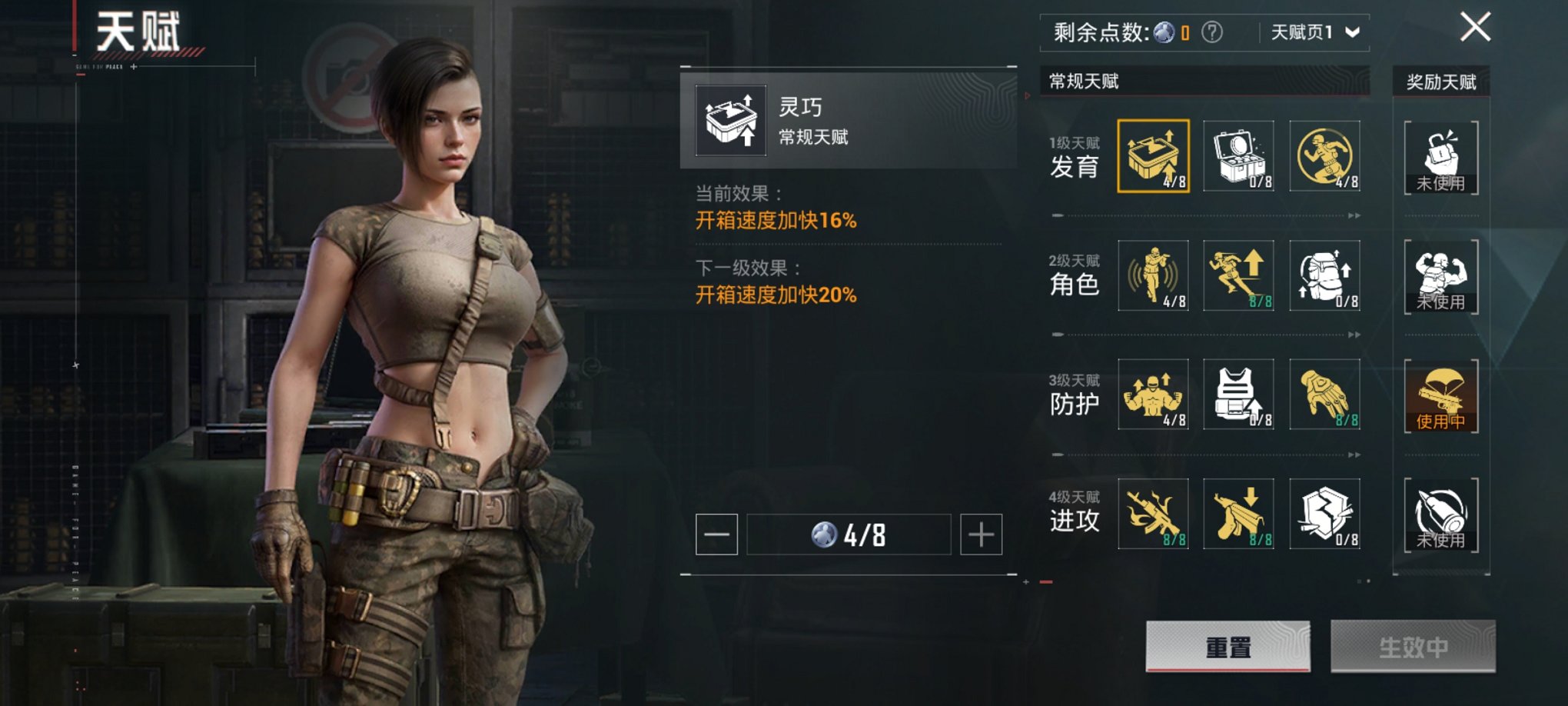Choose the running soldier circle talent

(x=1324, y=156)
